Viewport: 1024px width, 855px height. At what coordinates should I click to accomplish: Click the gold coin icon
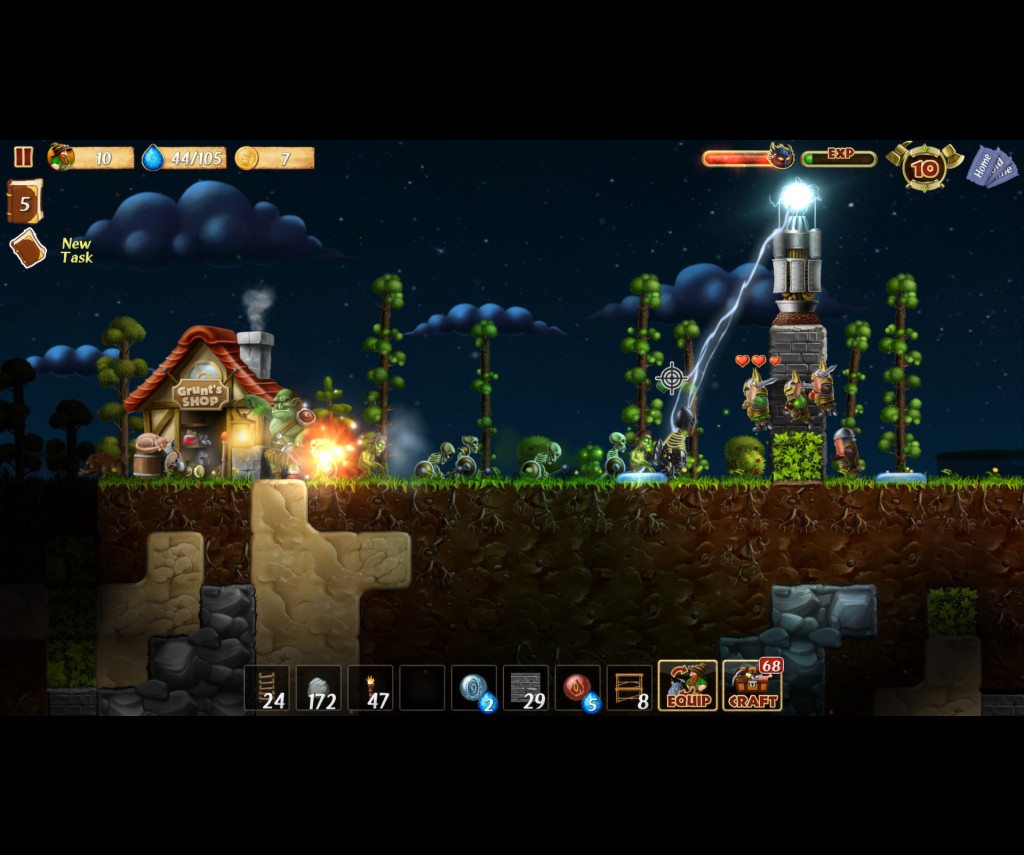click(246, 158)
